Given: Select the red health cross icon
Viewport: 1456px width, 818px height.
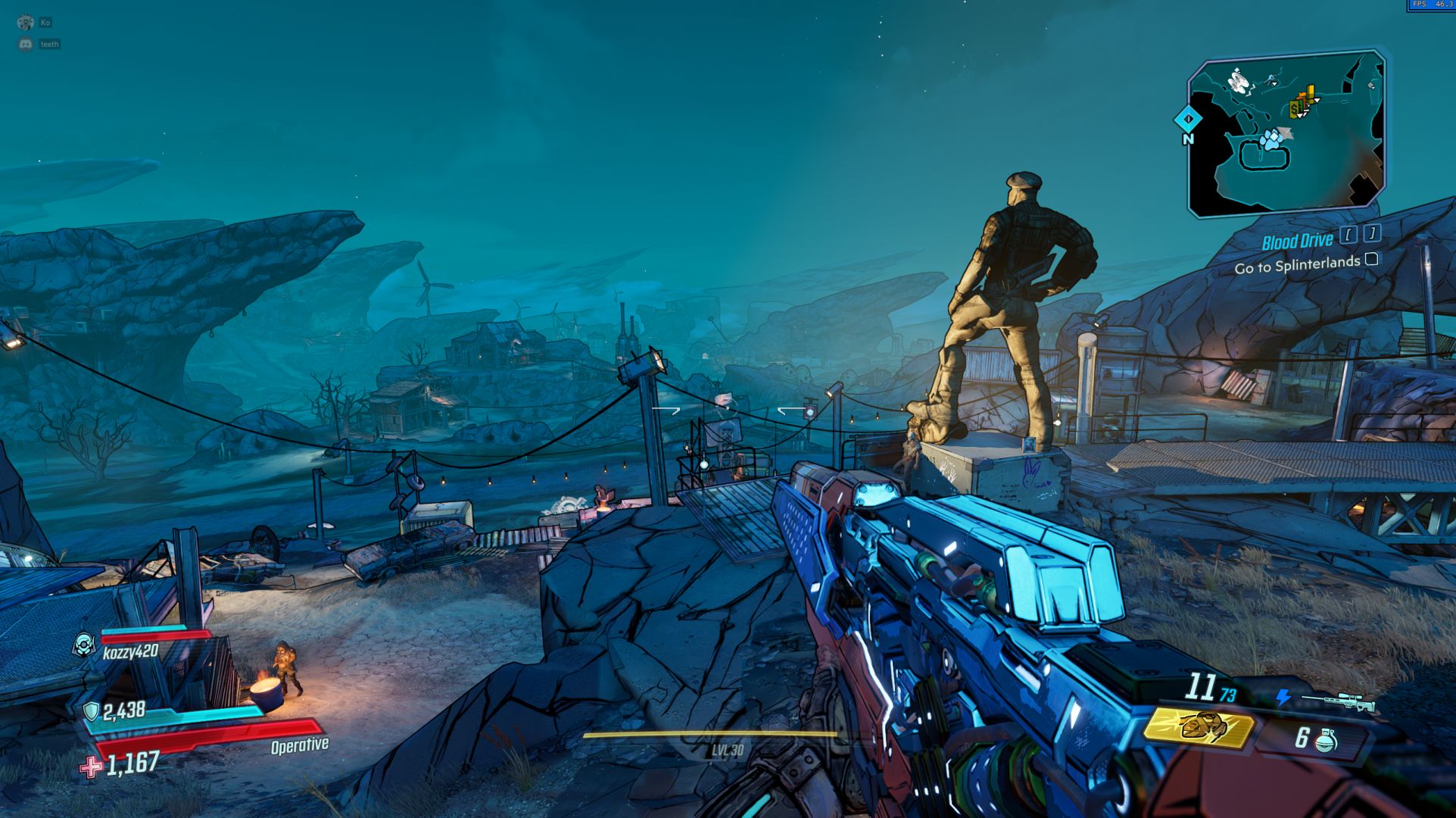Looking at the screenshot, I should (x=91, y=767).
